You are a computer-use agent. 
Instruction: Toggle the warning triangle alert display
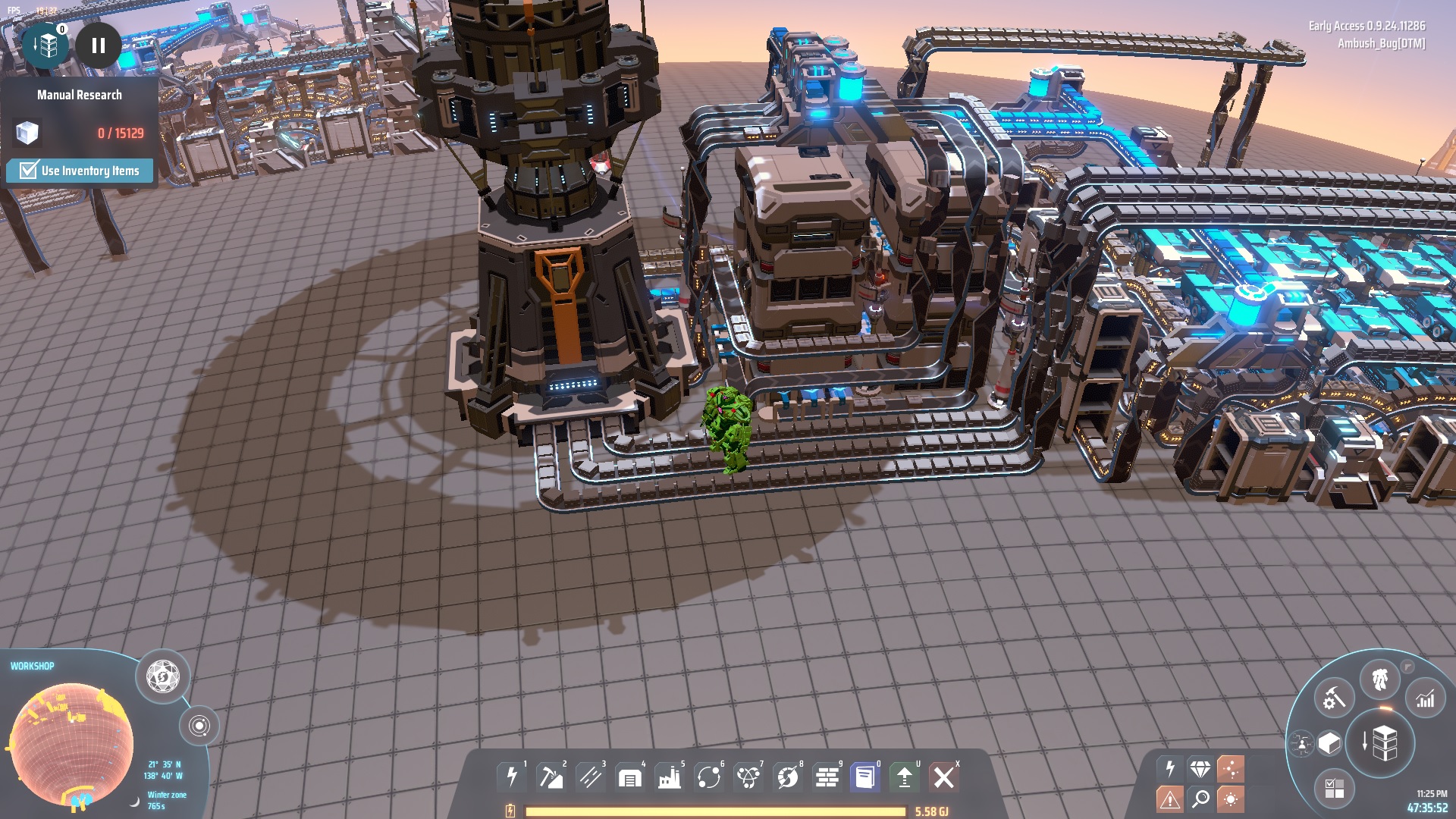click(x=1169, y=799)
